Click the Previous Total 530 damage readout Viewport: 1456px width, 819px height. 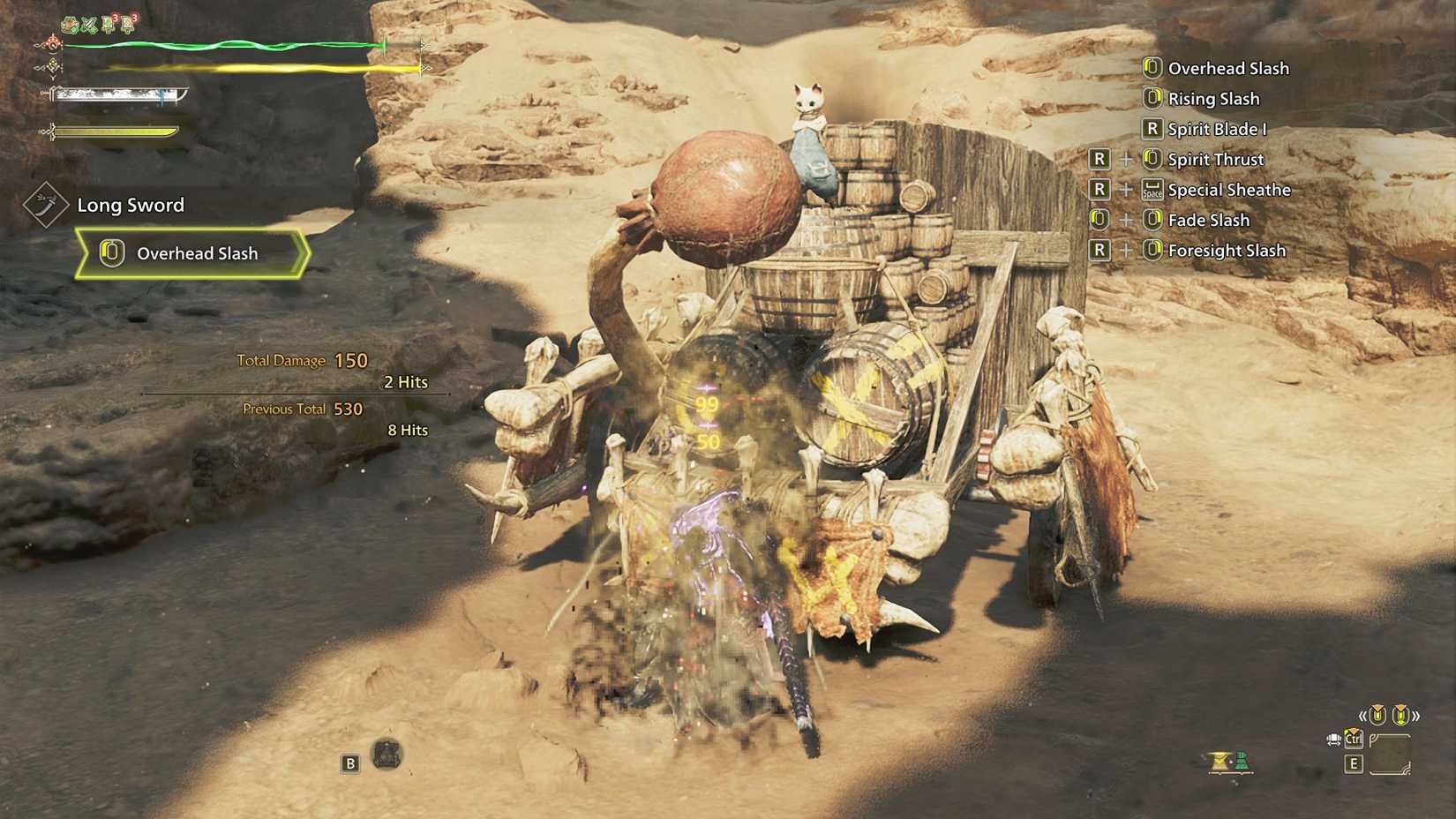coord(302,409)
